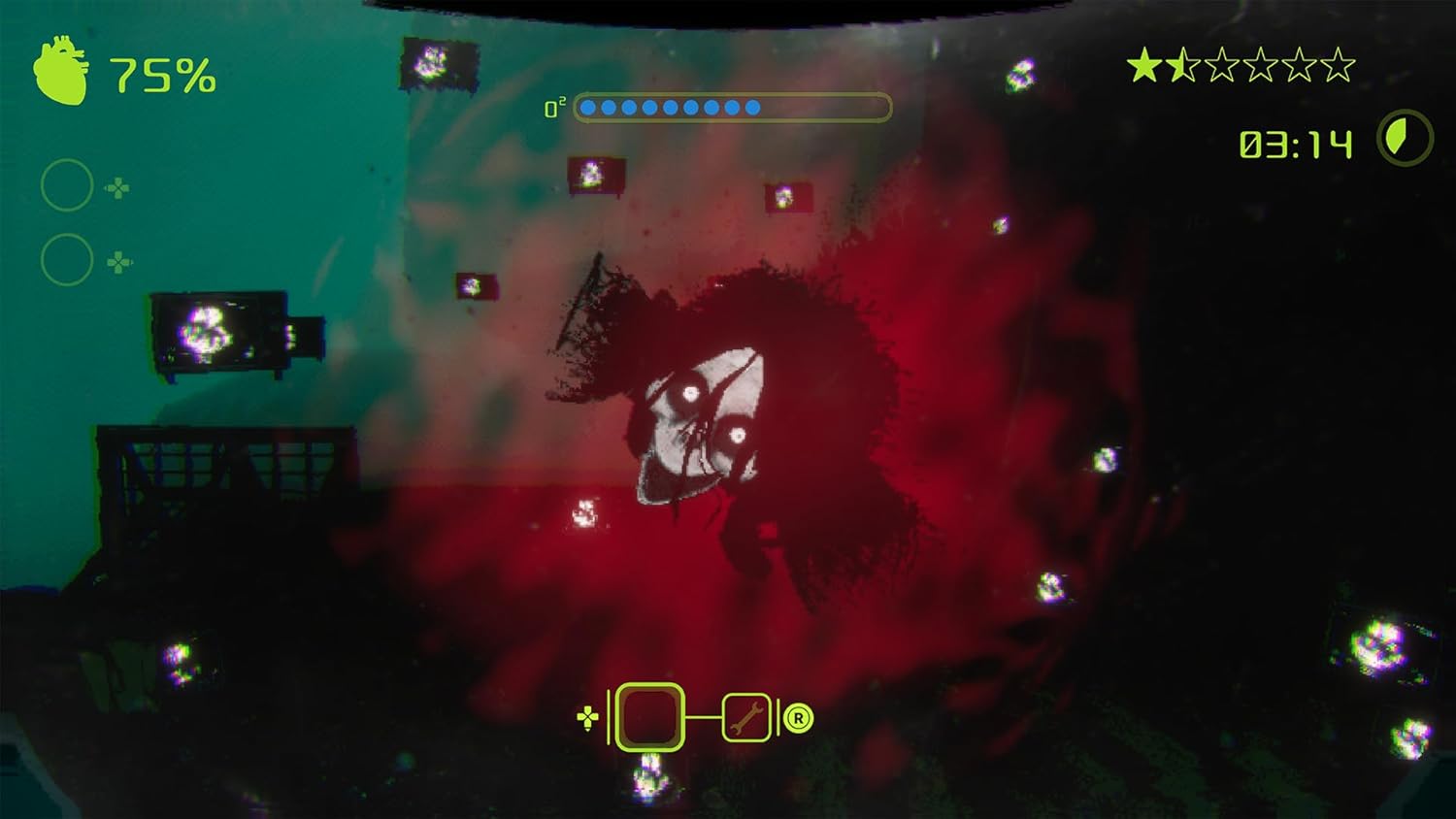1456x819 pixels.
Task: Click the R button prompt icon
Action: coord(796,719)
